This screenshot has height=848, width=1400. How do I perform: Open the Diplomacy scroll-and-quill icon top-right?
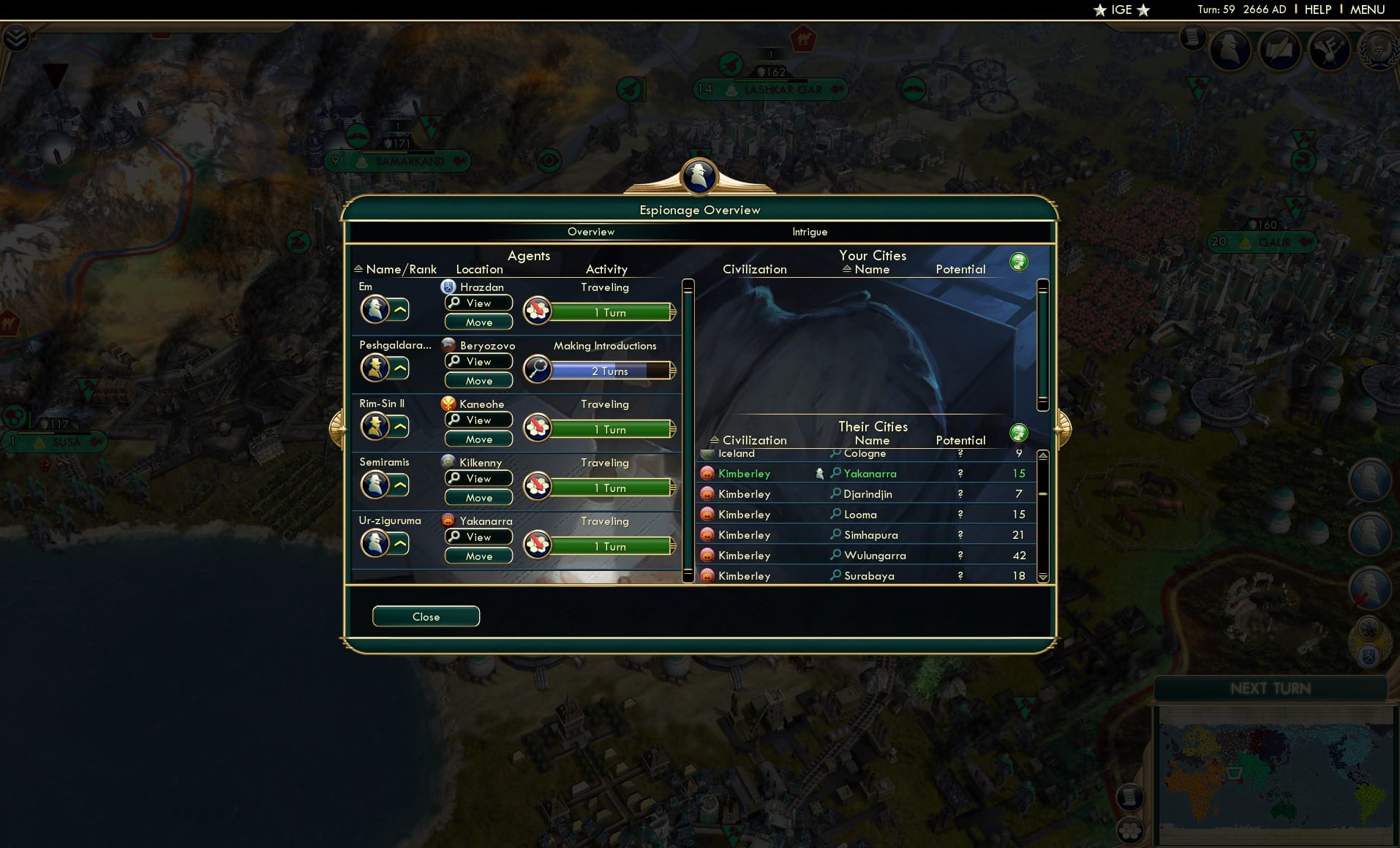pyautogui.click(x=1279, y=50)
